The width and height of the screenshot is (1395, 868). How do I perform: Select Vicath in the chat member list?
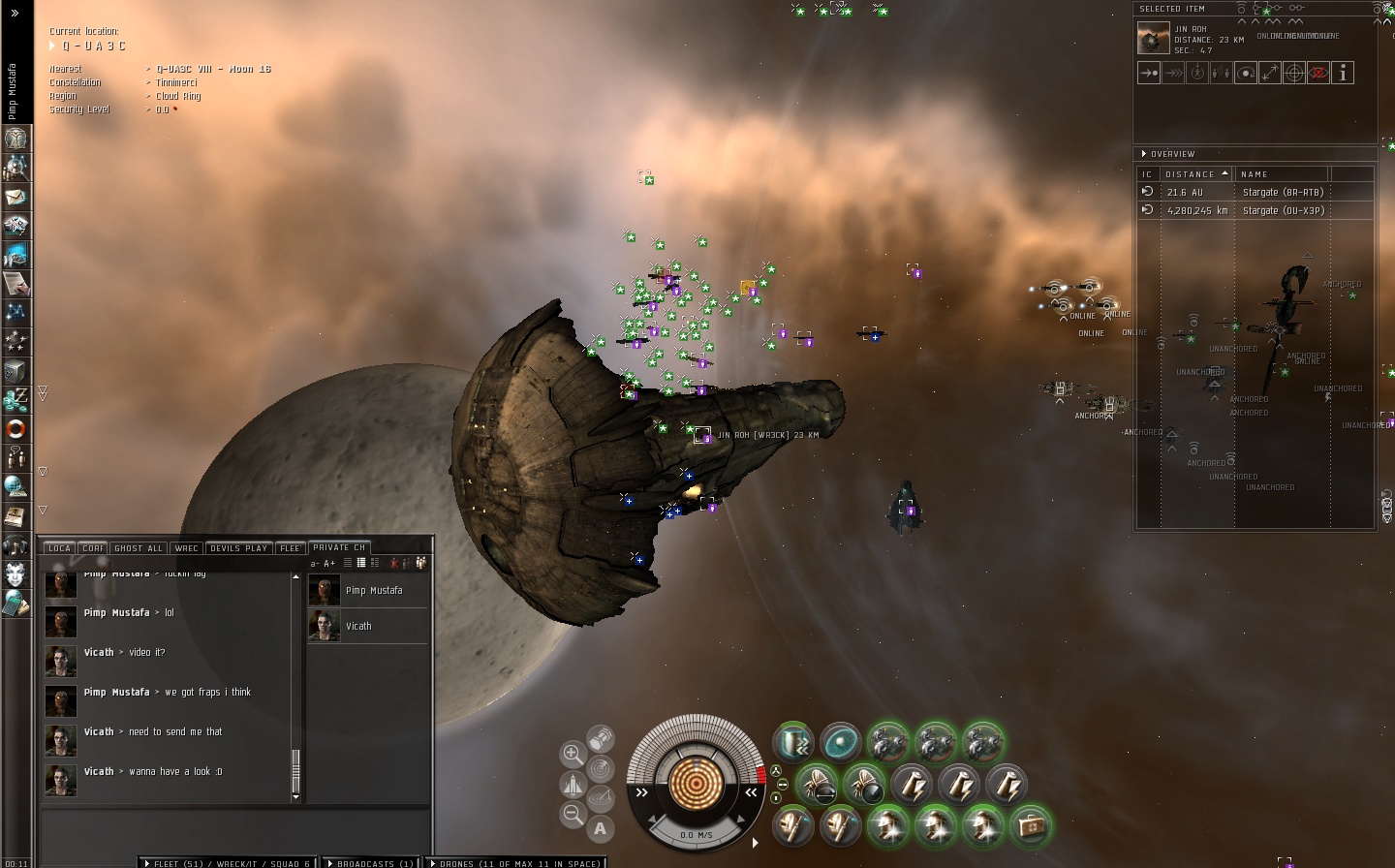(x=358, y=627)
